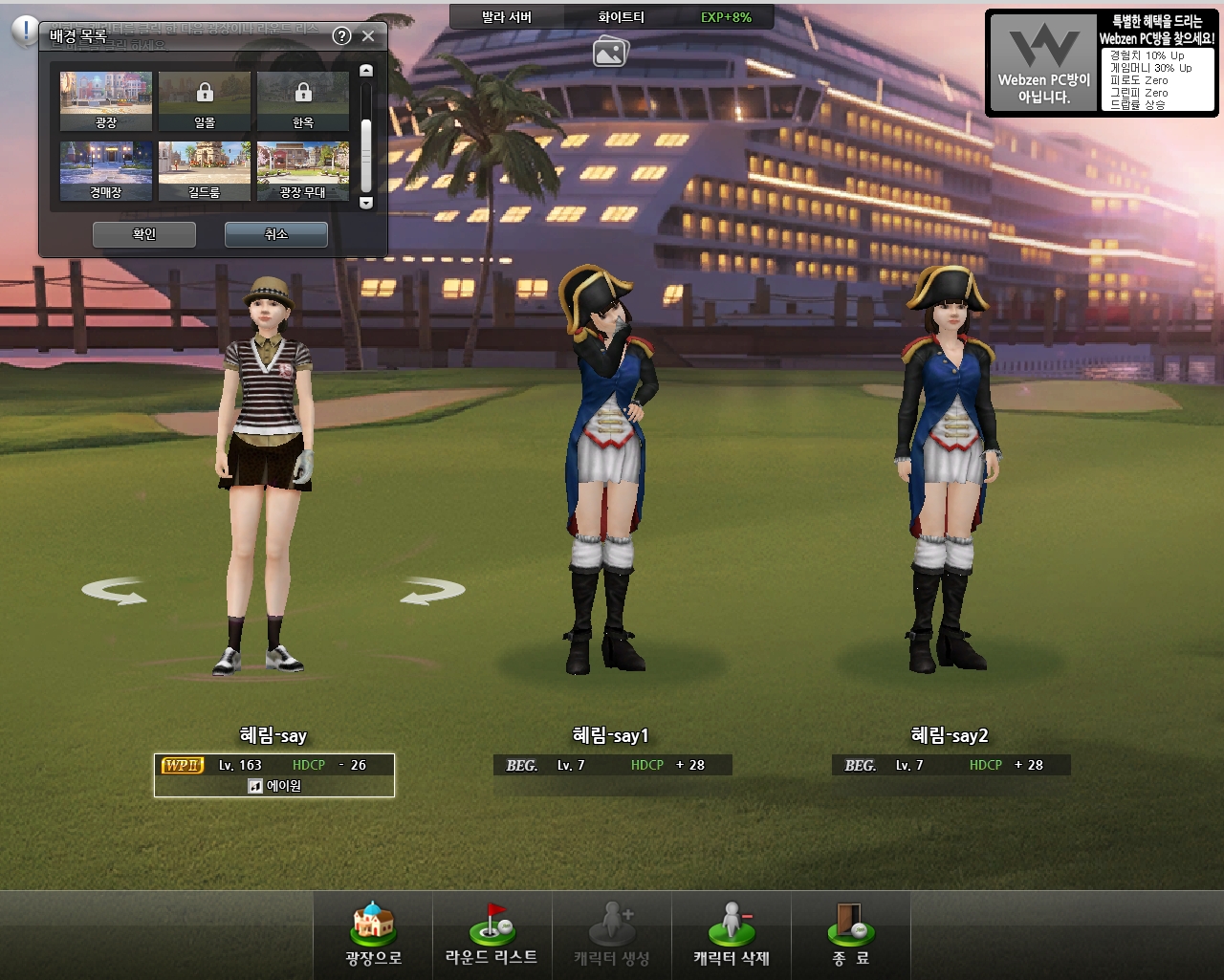This screenshot has height=980, width=1224.
Task: Confirm background choice with 확인
Action: click(x=144, y=234)
